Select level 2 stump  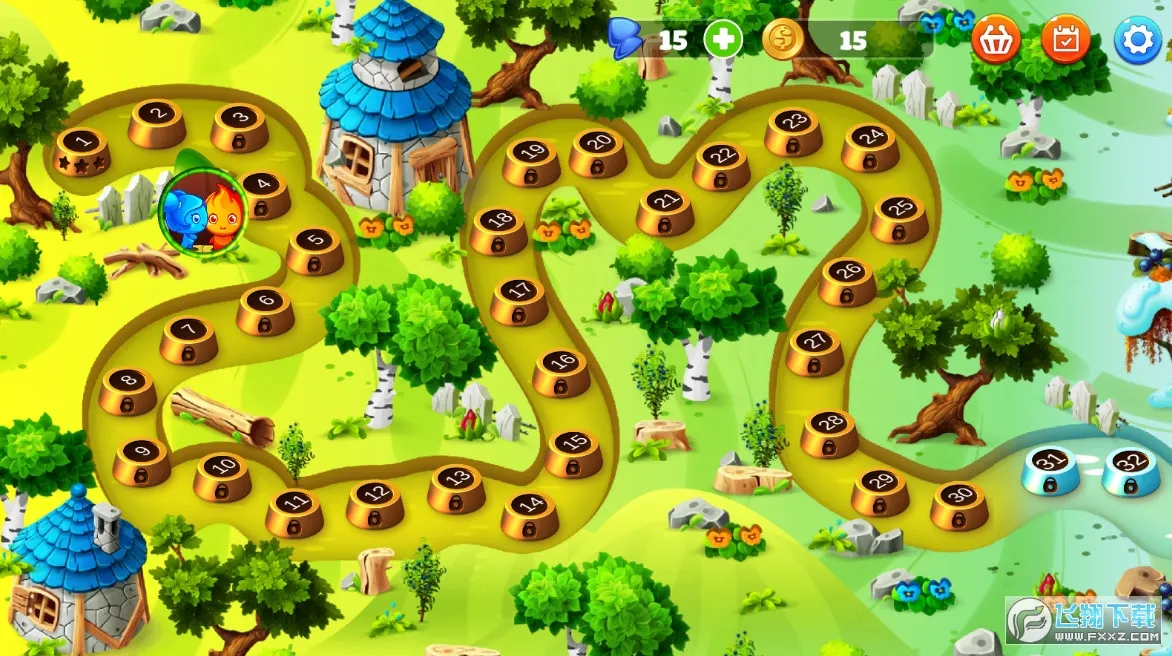point(157,122)
